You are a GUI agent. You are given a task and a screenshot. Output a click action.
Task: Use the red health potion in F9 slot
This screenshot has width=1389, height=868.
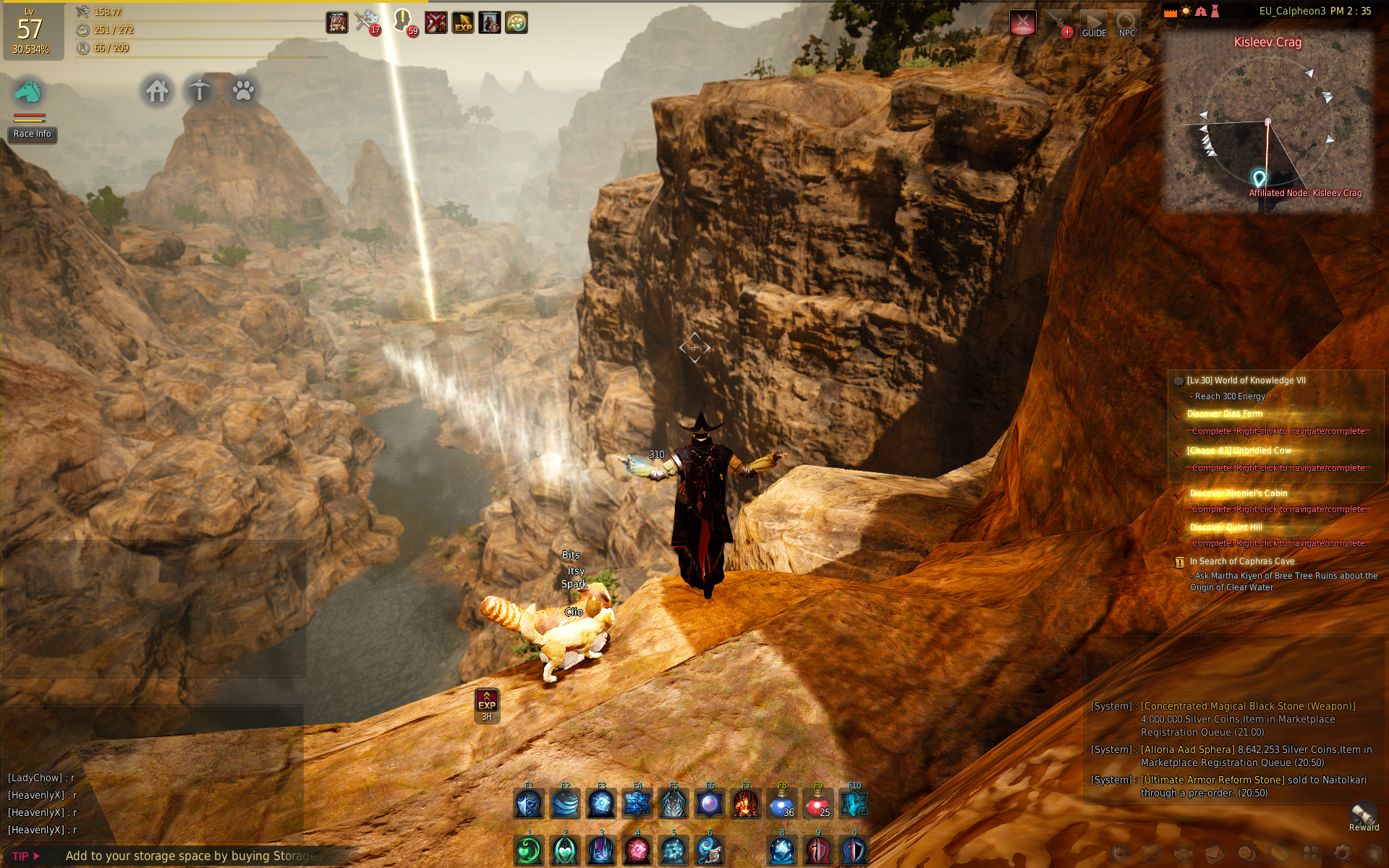coord(818,804)
